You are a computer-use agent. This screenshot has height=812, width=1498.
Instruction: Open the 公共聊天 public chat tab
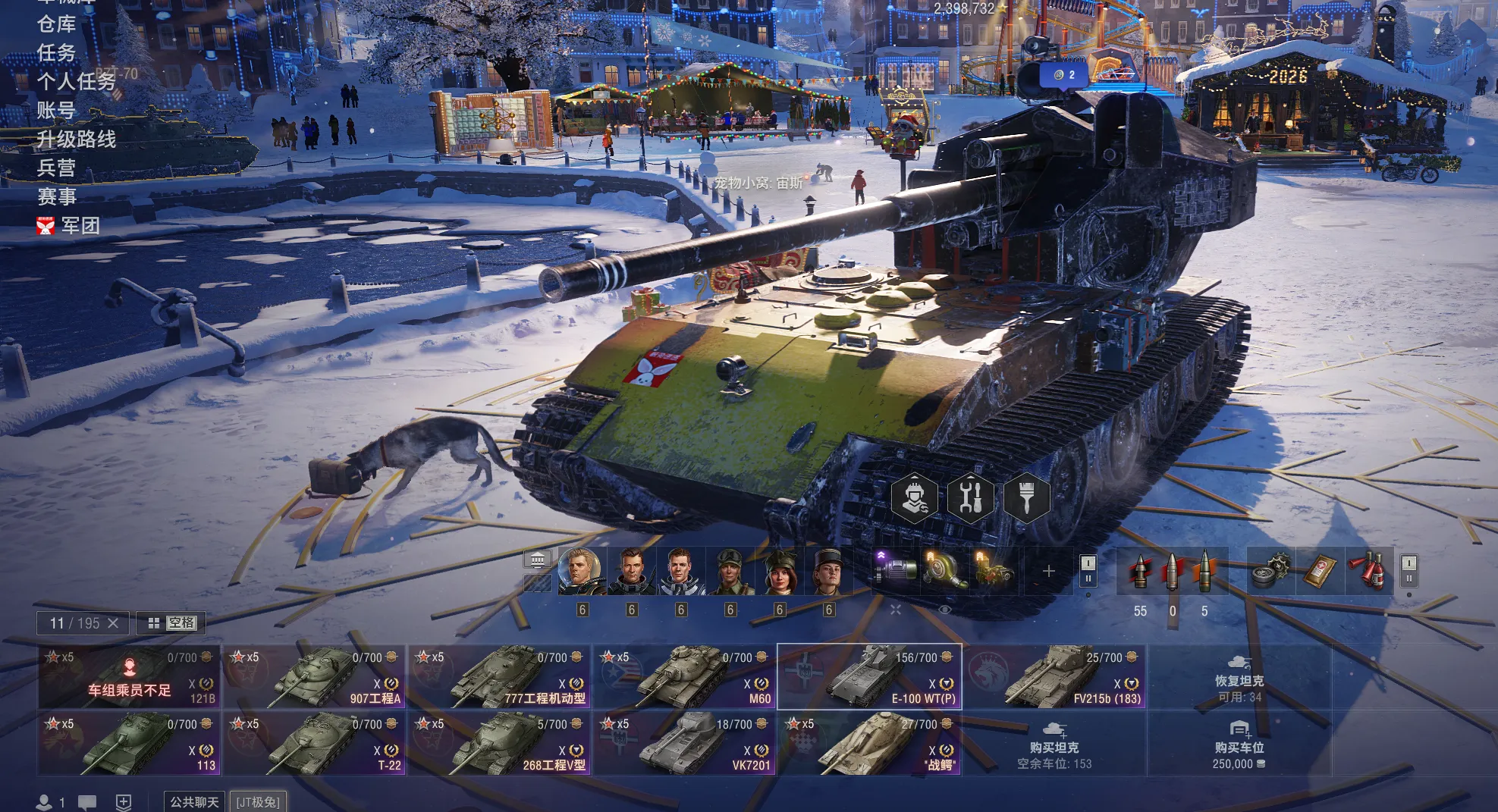point(194,802)
